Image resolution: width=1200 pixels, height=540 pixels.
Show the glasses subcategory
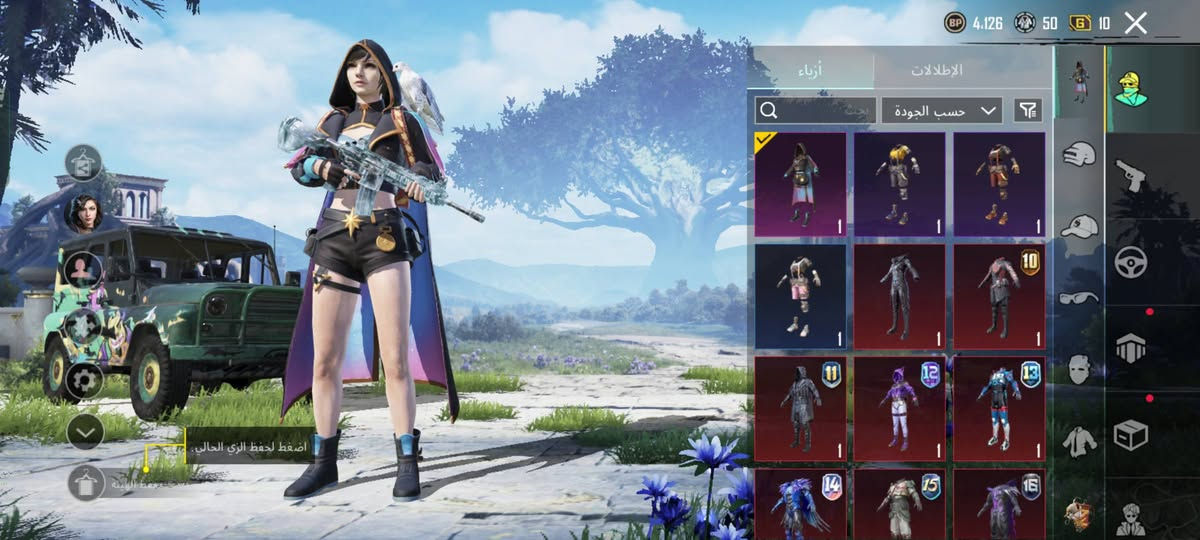tap(1079, 297)
